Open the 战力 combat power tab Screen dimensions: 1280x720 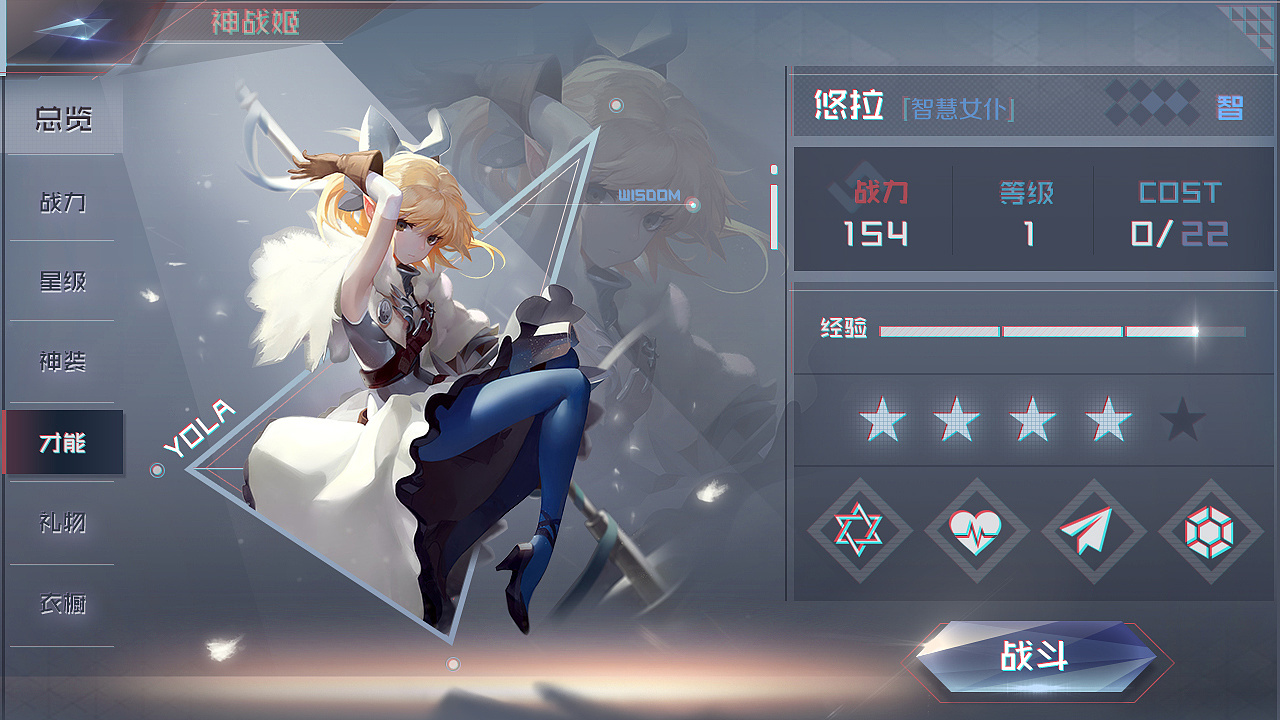pyautogui.click(x=63, y=201)
